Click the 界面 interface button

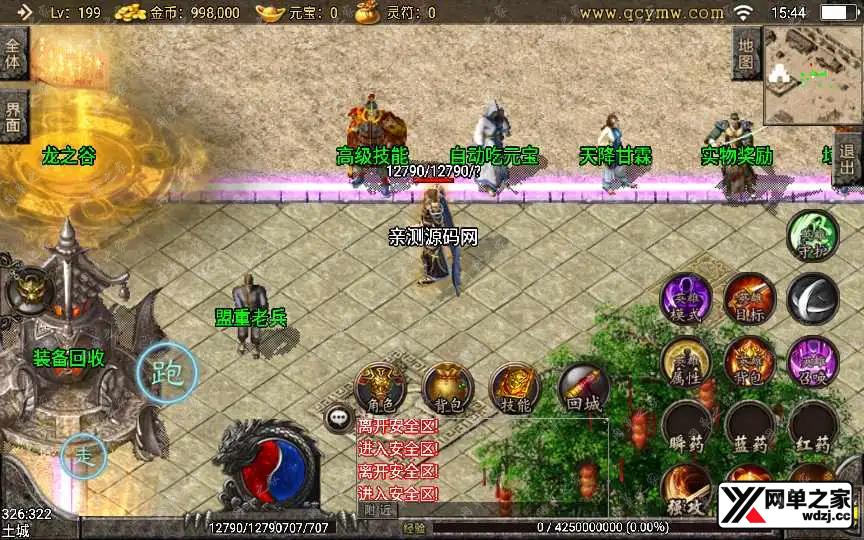[13, 117]
